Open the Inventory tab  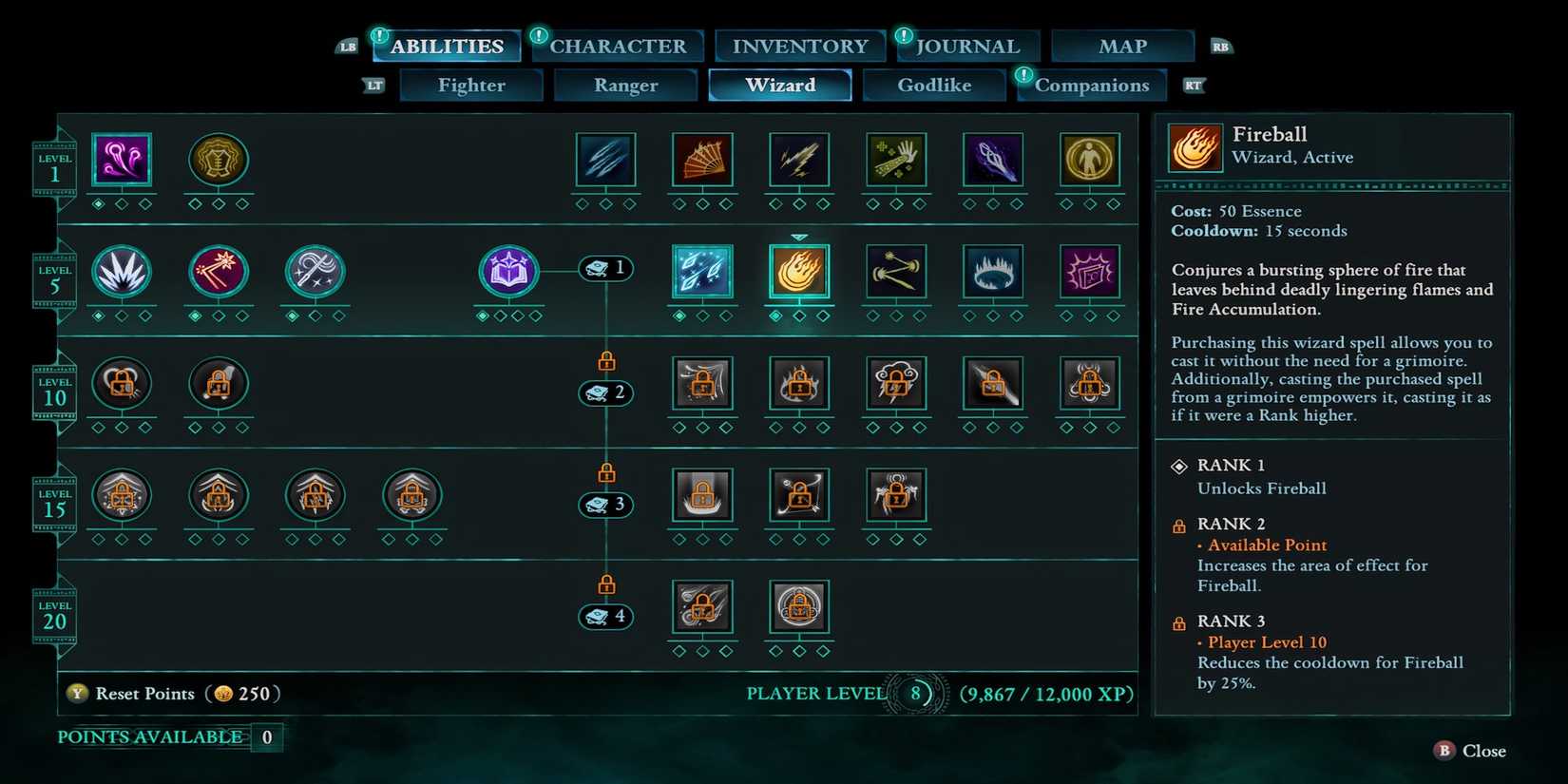point(798,45)
